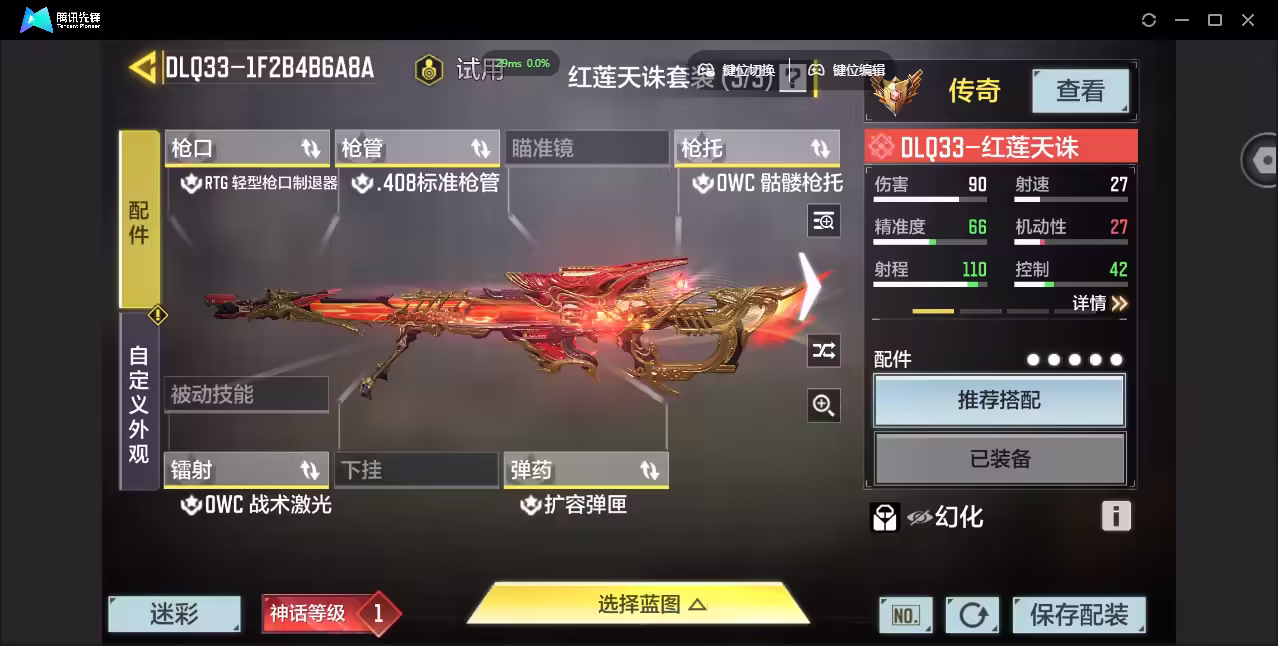View legendary details with 查看
Image resolution: width=1278 pixels, height=646 pixels.
tap(1080, 92)
